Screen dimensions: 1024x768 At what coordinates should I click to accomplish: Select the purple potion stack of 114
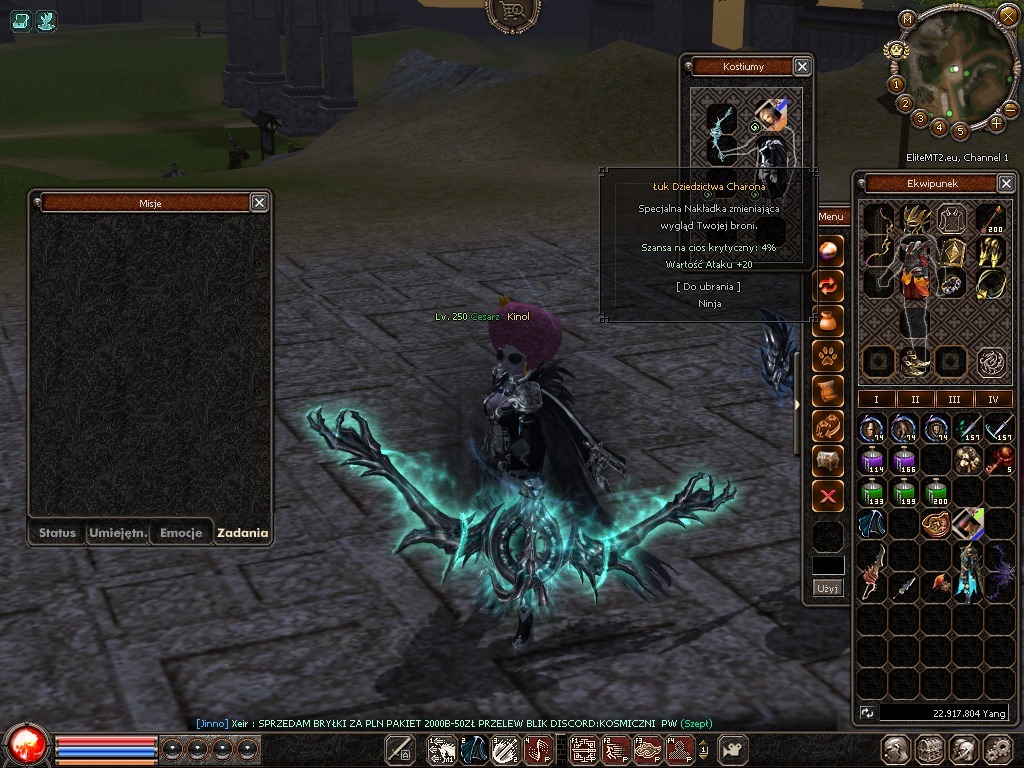[873, 461]
